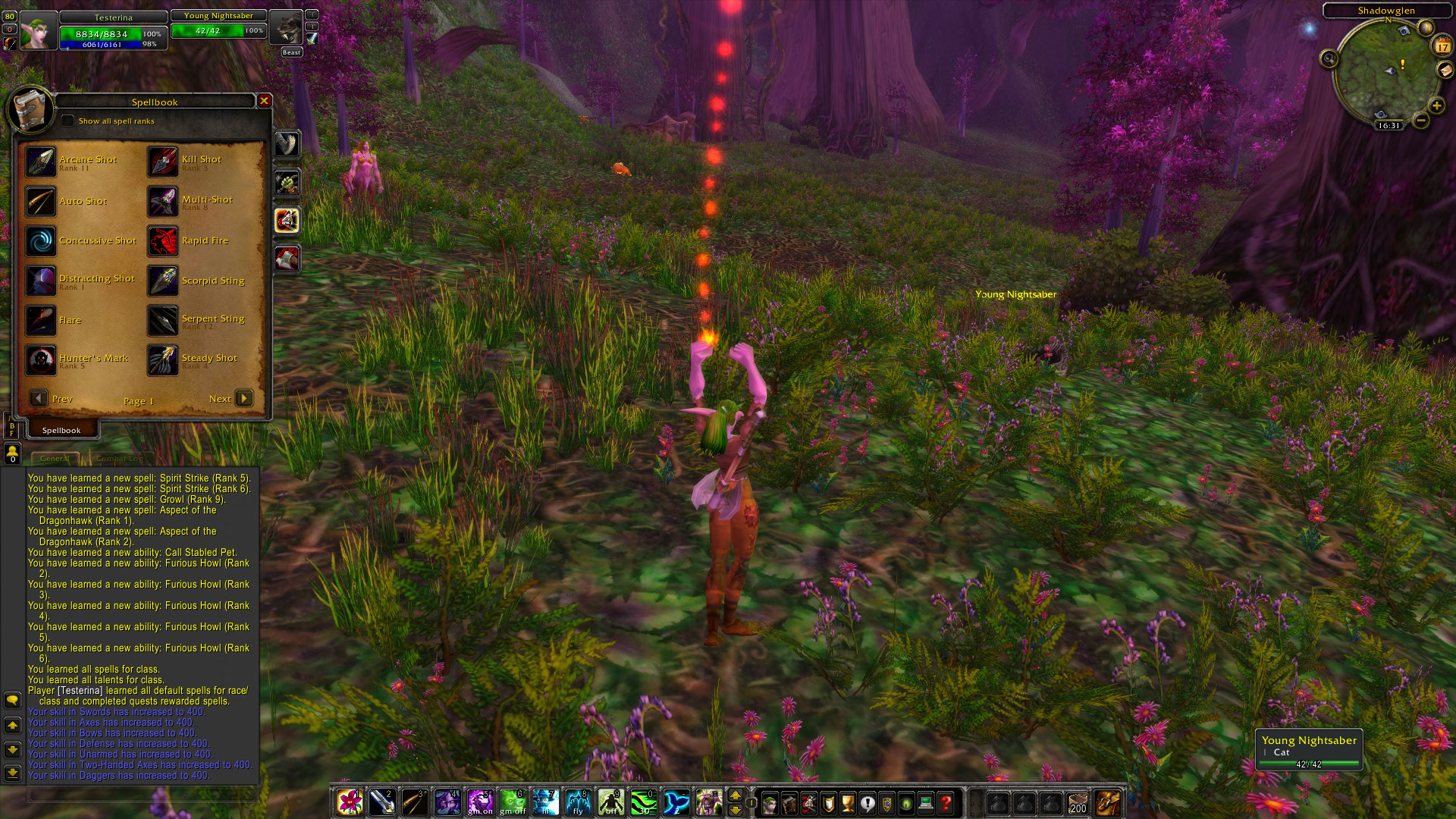Select Kill Shot in the spellbook

click(x=162, y=162)
